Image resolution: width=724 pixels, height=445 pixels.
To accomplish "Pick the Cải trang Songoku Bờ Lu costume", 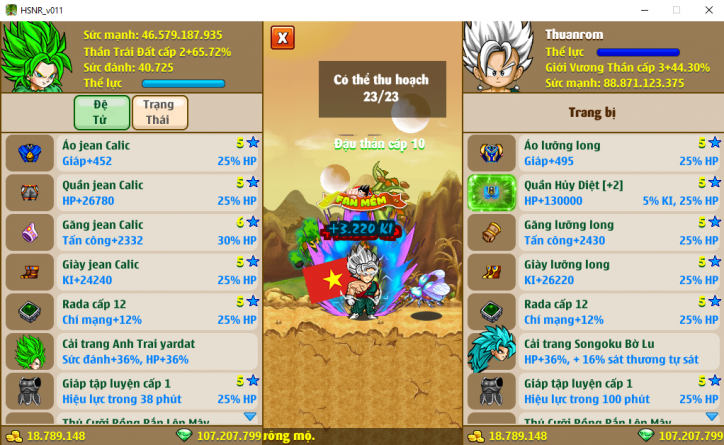I will [593, 351].
